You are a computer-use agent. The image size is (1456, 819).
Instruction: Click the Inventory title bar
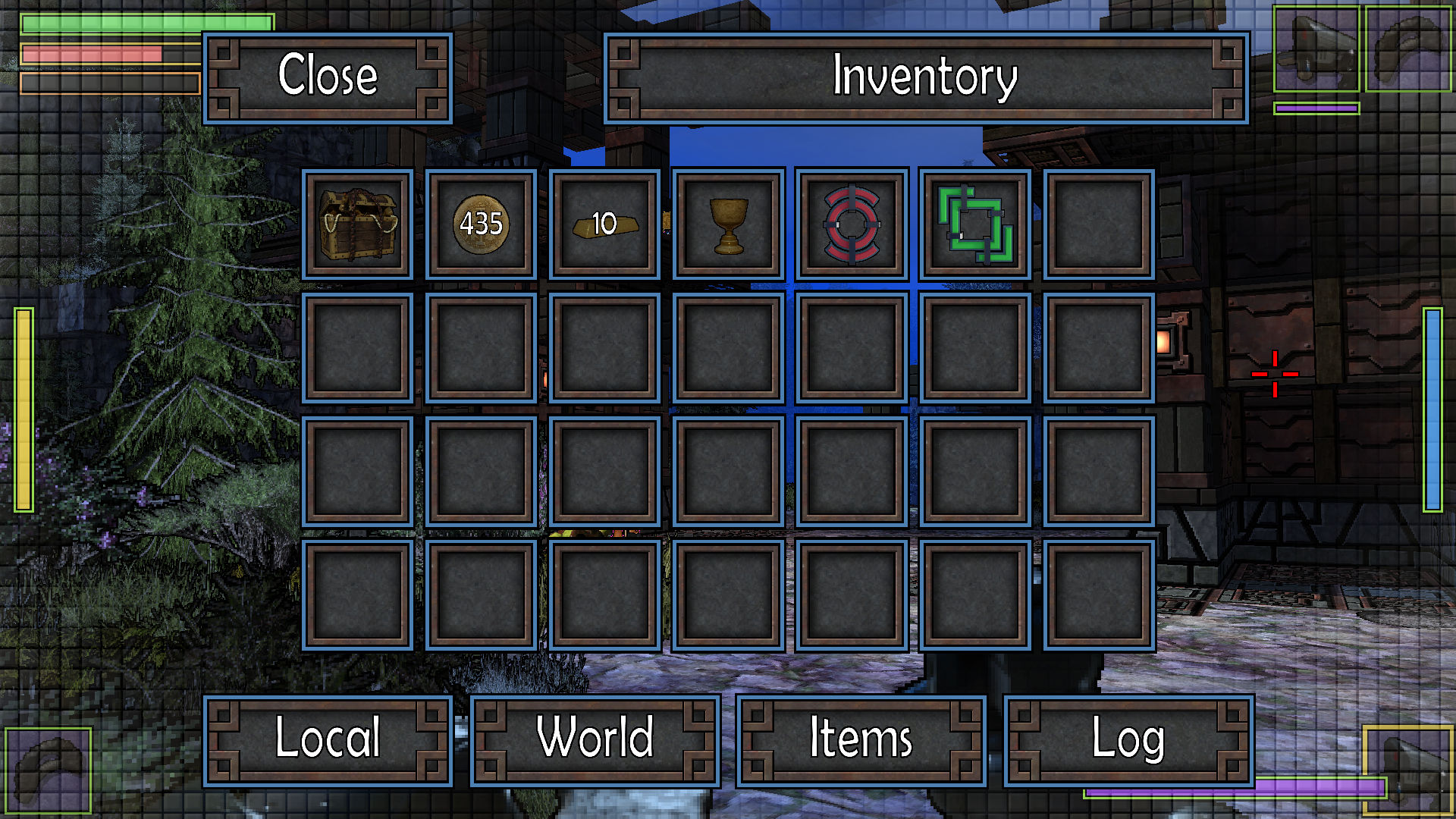click(x=924, y=78)
